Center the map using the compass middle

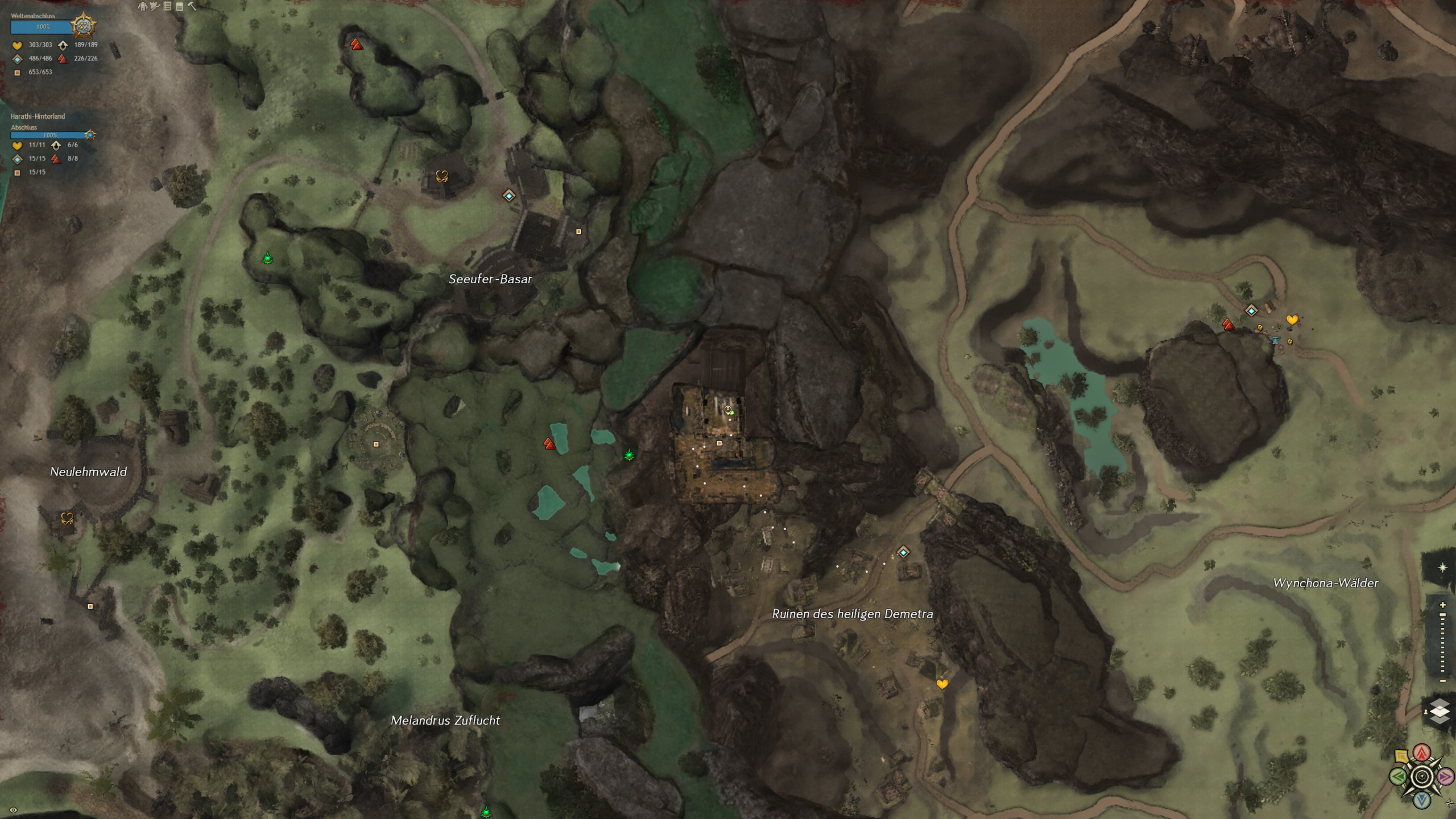[x=1422, y=776]
